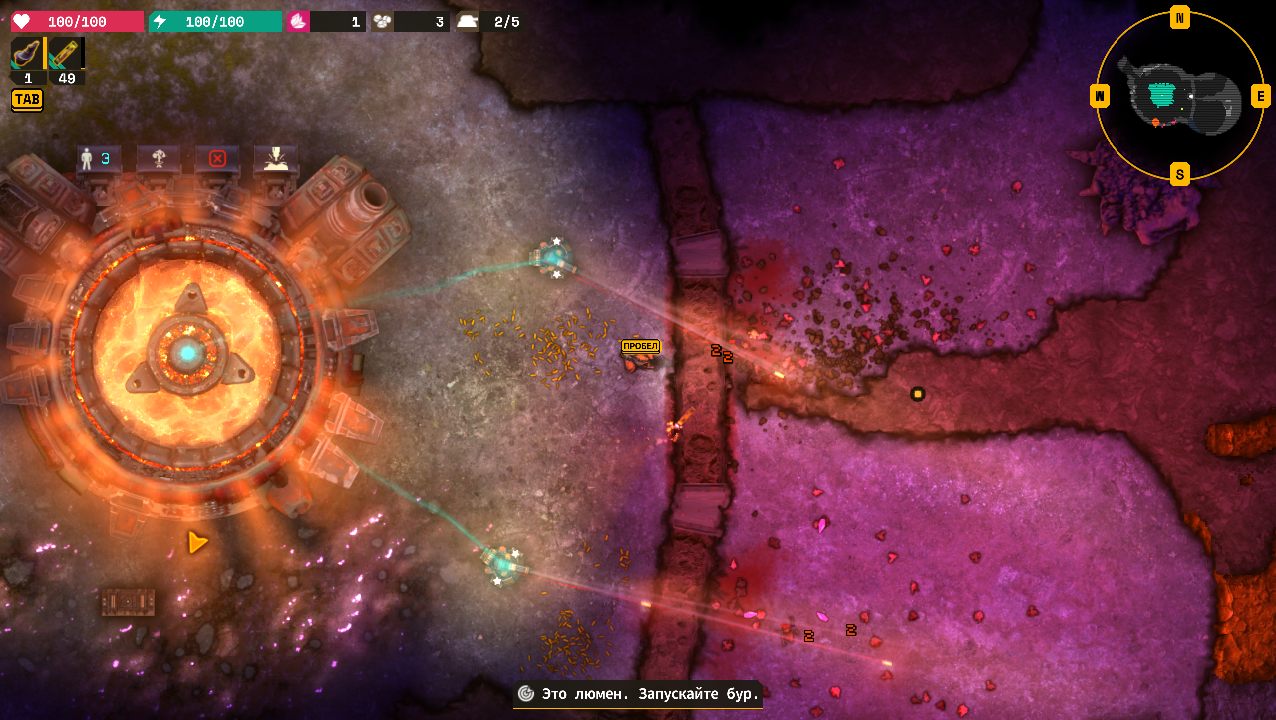The height and width of the screenshot is (720, 1276).
Task: Click the teal base marker on the minimap
Action: pyautogui.click(x=1160, y=95)
